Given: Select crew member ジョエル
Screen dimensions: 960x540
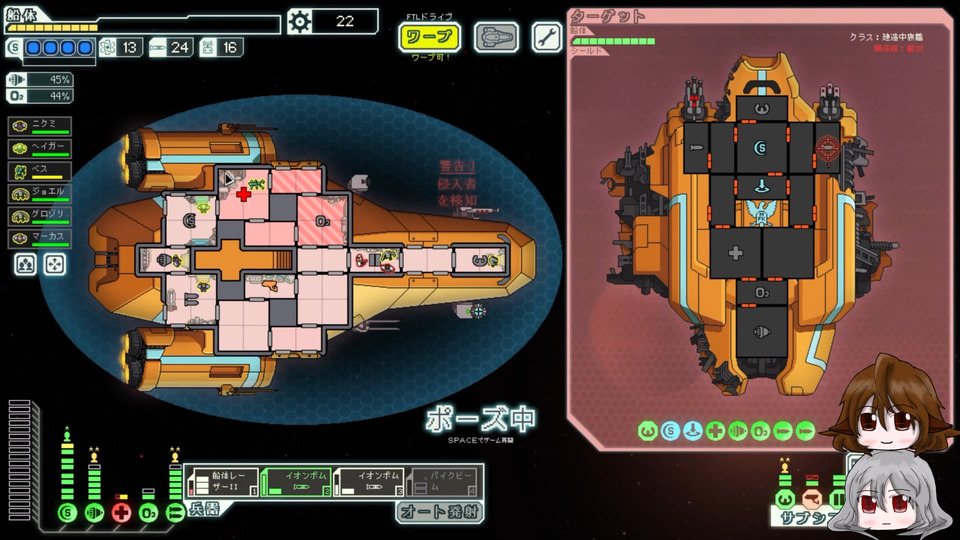Looking at the screenshot, I should click(x=41, y=193).
